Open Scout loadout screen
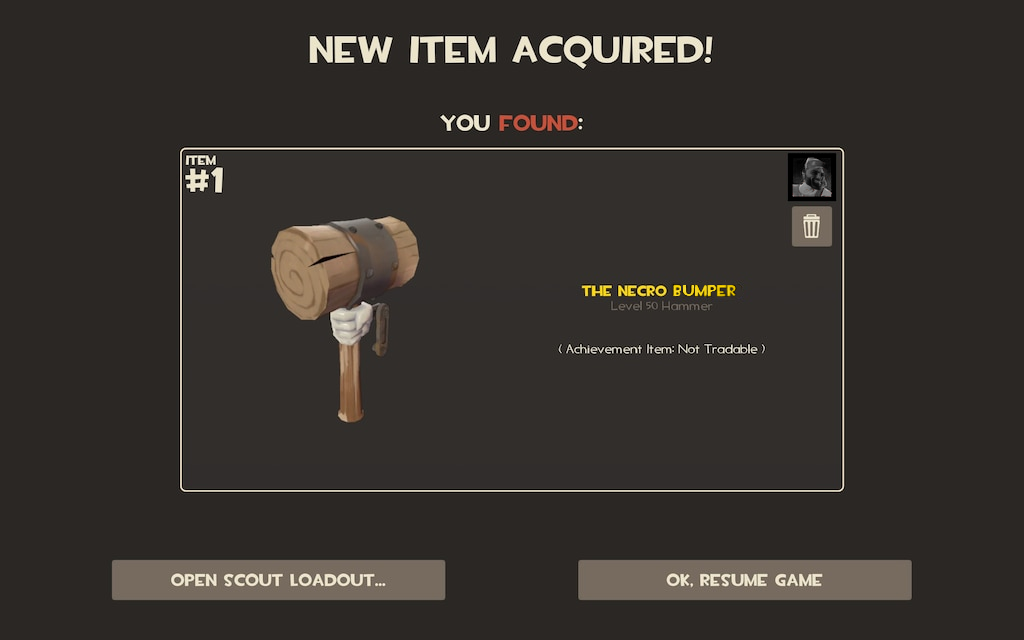The height and width of the screenshot is (640, 1024). pyautogui.click(x=278, y=580)
